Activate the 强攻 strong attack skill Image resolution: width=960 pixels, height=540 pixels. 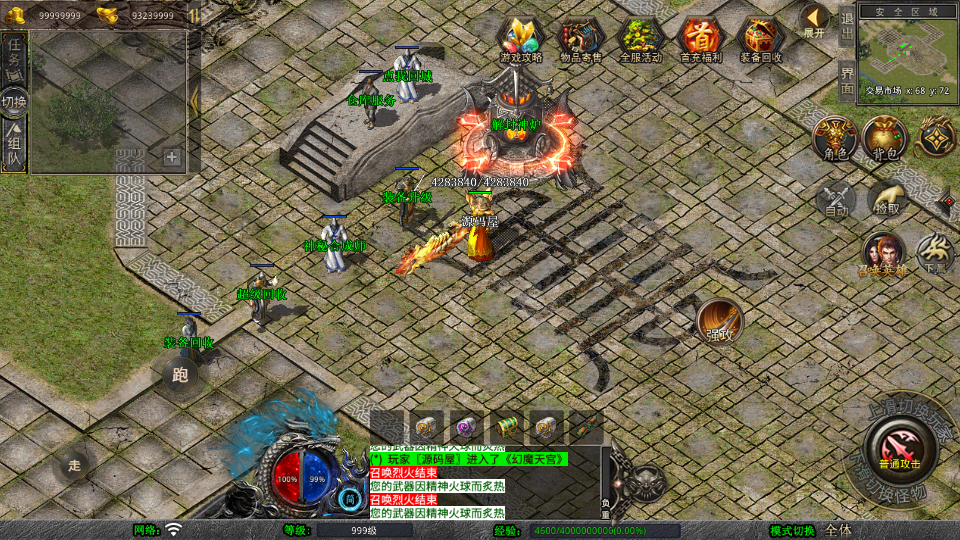pyautogui.click(x=720, y=320)
